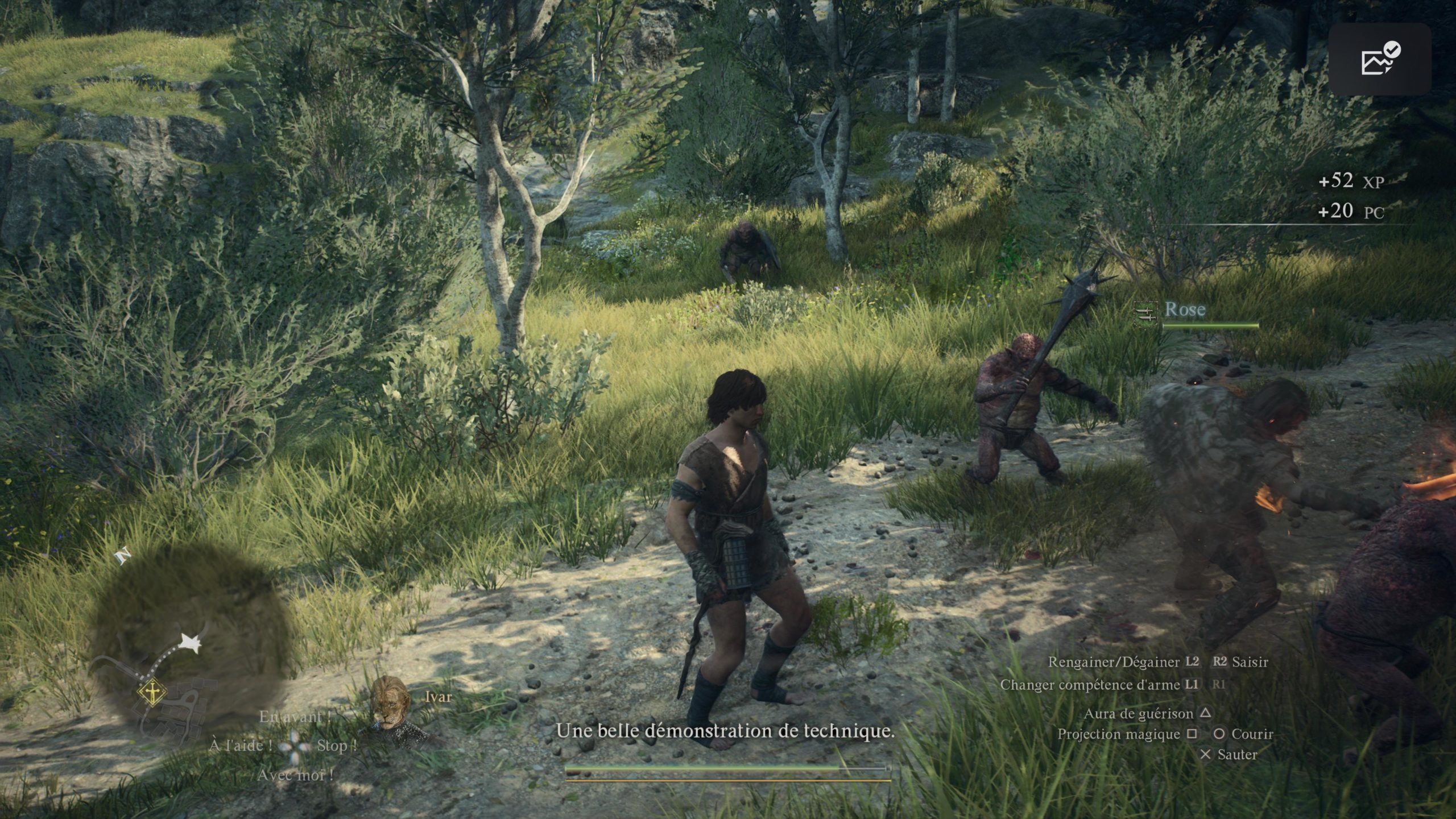Open the screenshot saved notification

pyautogui.click(x=1380, y=59)
